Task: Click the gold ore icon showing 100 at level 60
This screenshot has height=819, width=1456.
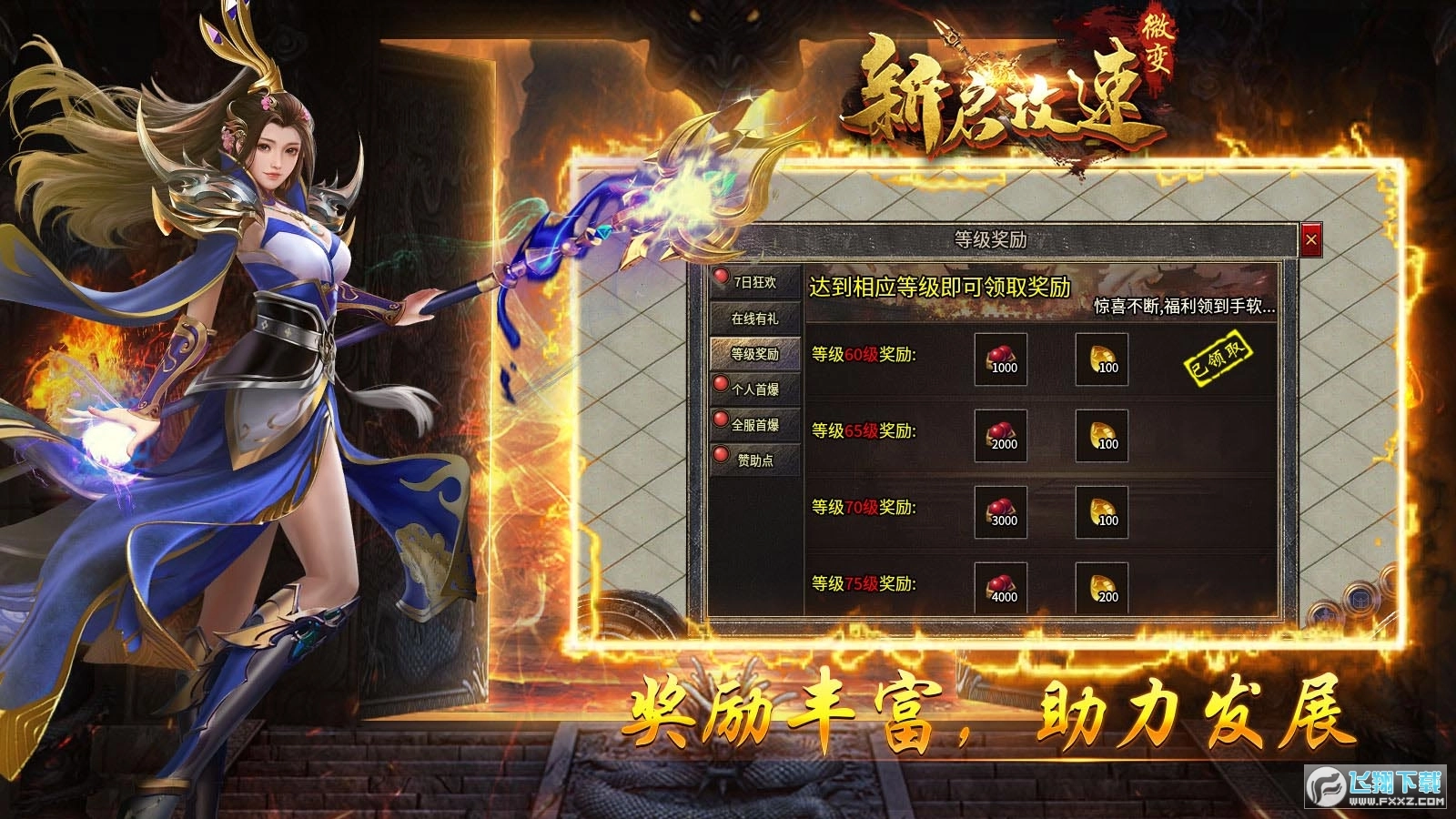Action: click(1101, 360)
